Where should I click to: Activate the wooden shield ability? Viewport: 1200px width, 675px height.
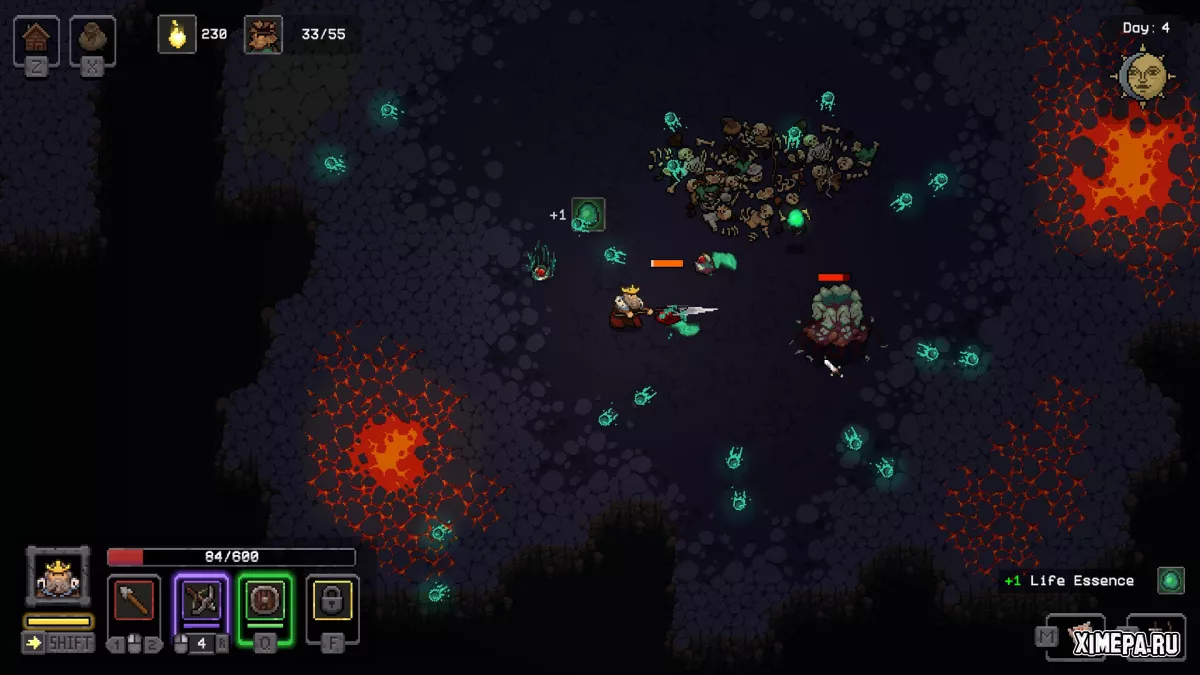pyautogui.click(x=265, y=600)
